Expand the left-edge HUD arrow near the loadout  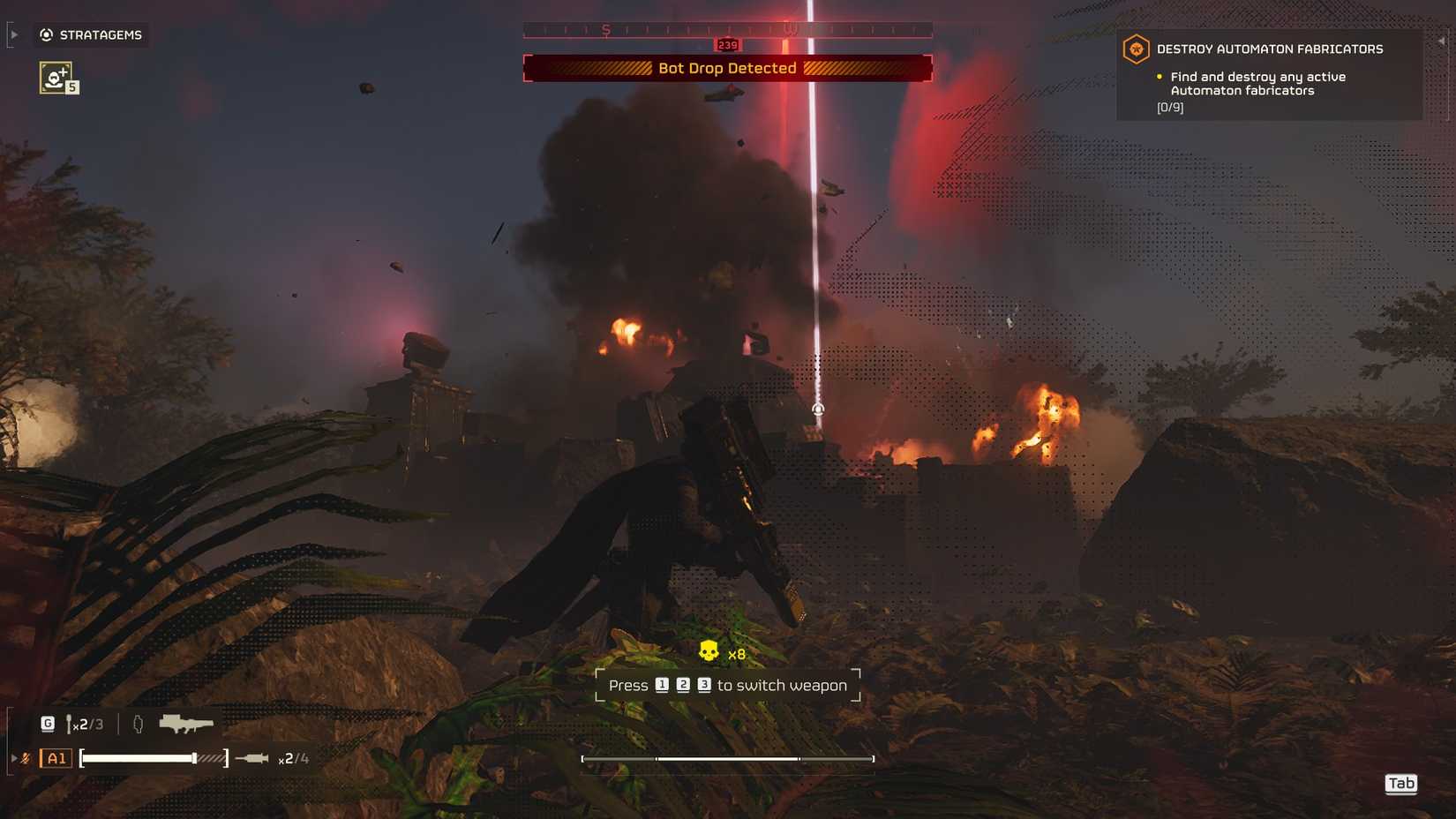coord(12,757)
